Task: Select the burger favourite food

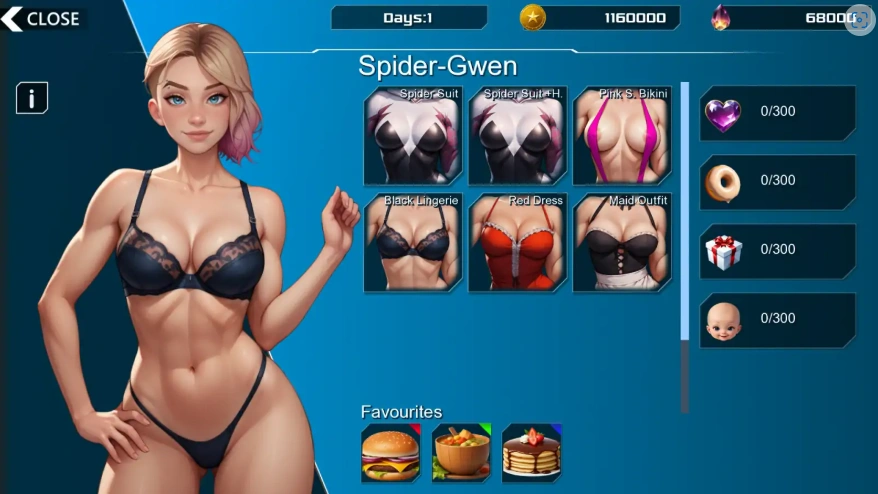Action: point(390,453)
